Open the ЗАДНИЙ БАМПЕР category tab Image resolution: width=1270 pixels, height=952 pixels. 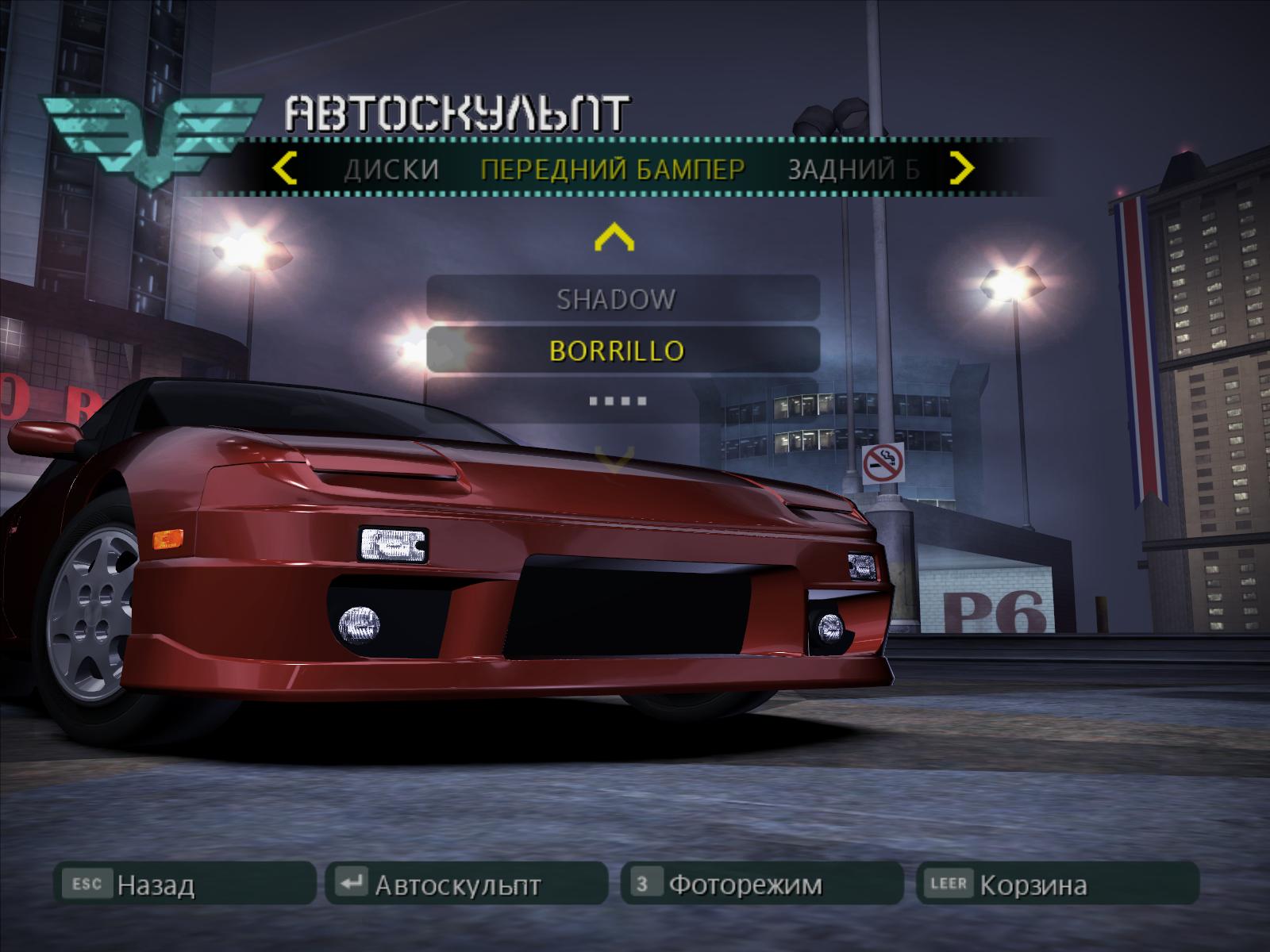(853, 169)
